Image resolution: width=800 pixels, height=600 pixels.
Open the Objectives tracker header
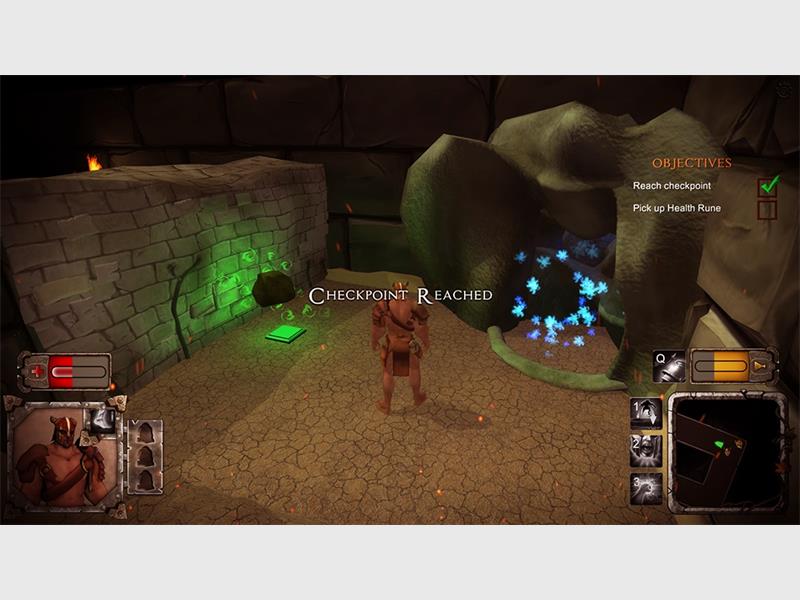point(691,163)
